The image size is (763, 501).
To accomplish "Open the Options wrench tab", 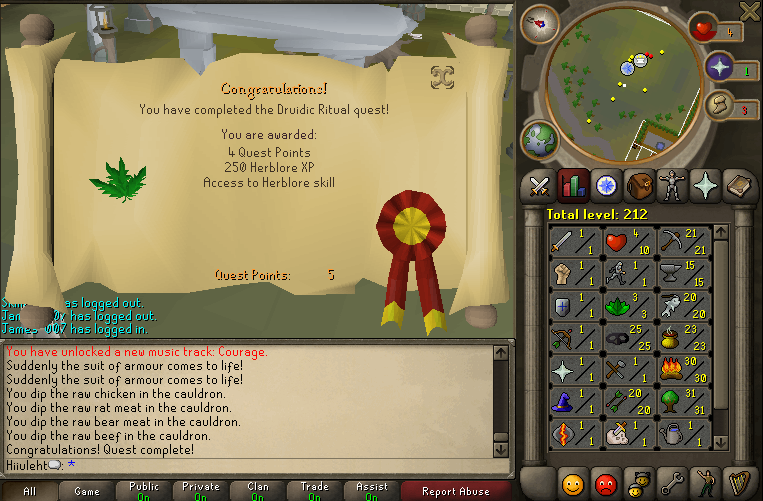I will click(672, 484).
